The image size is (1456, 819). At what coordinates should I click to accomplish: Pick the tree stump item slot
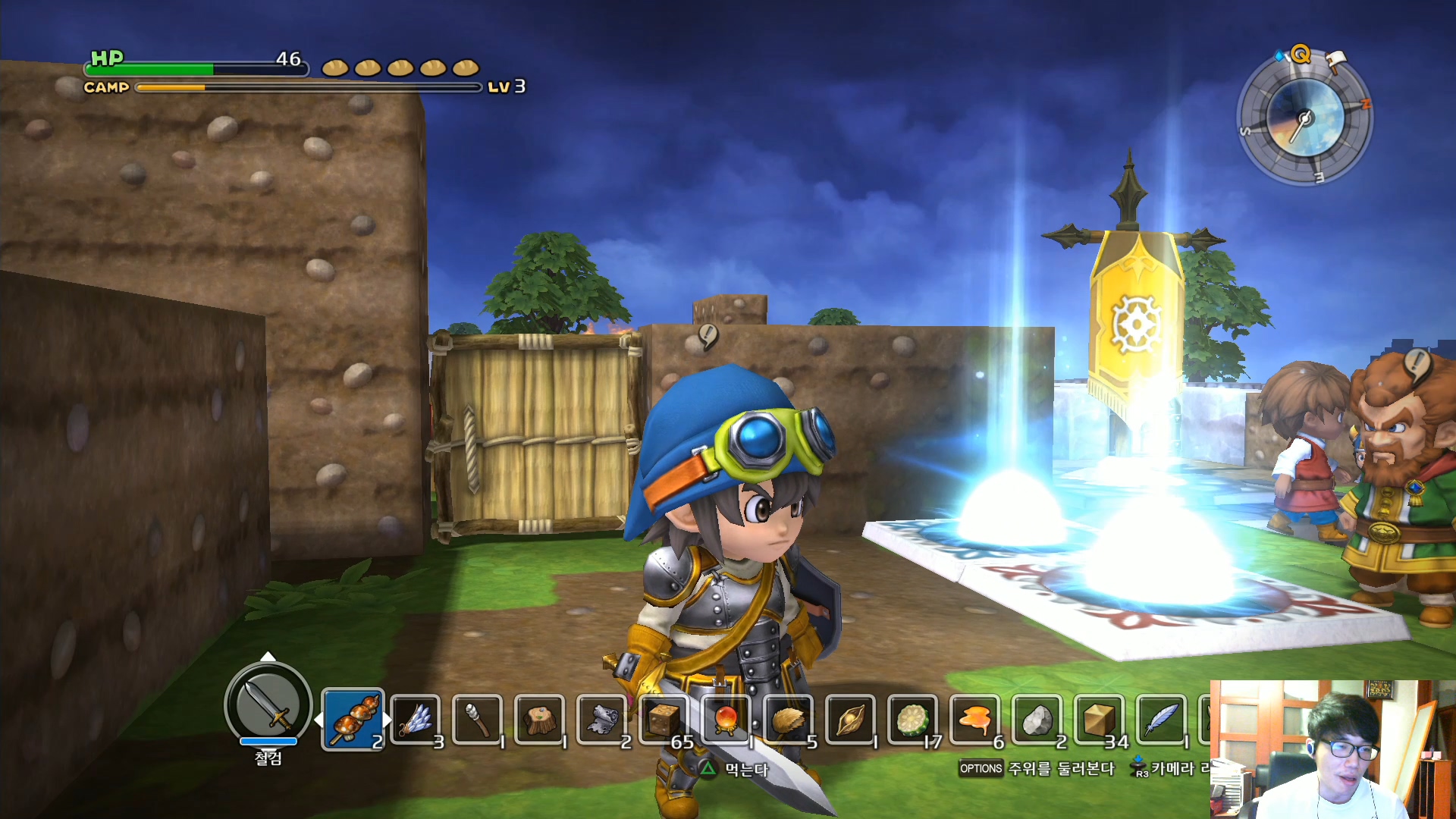540,719
